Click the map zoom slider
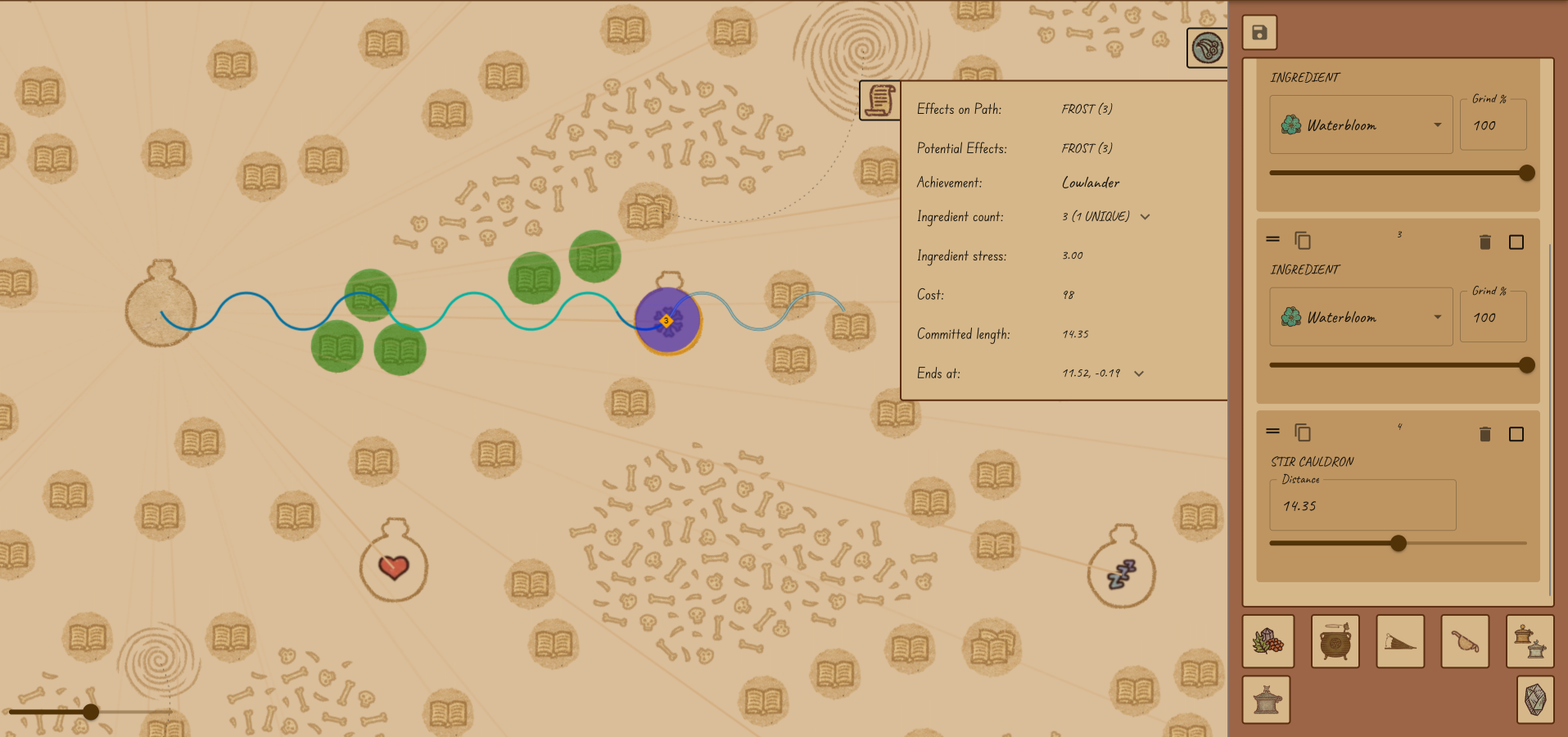This screenshot has height=737, width=1568. 91,712
